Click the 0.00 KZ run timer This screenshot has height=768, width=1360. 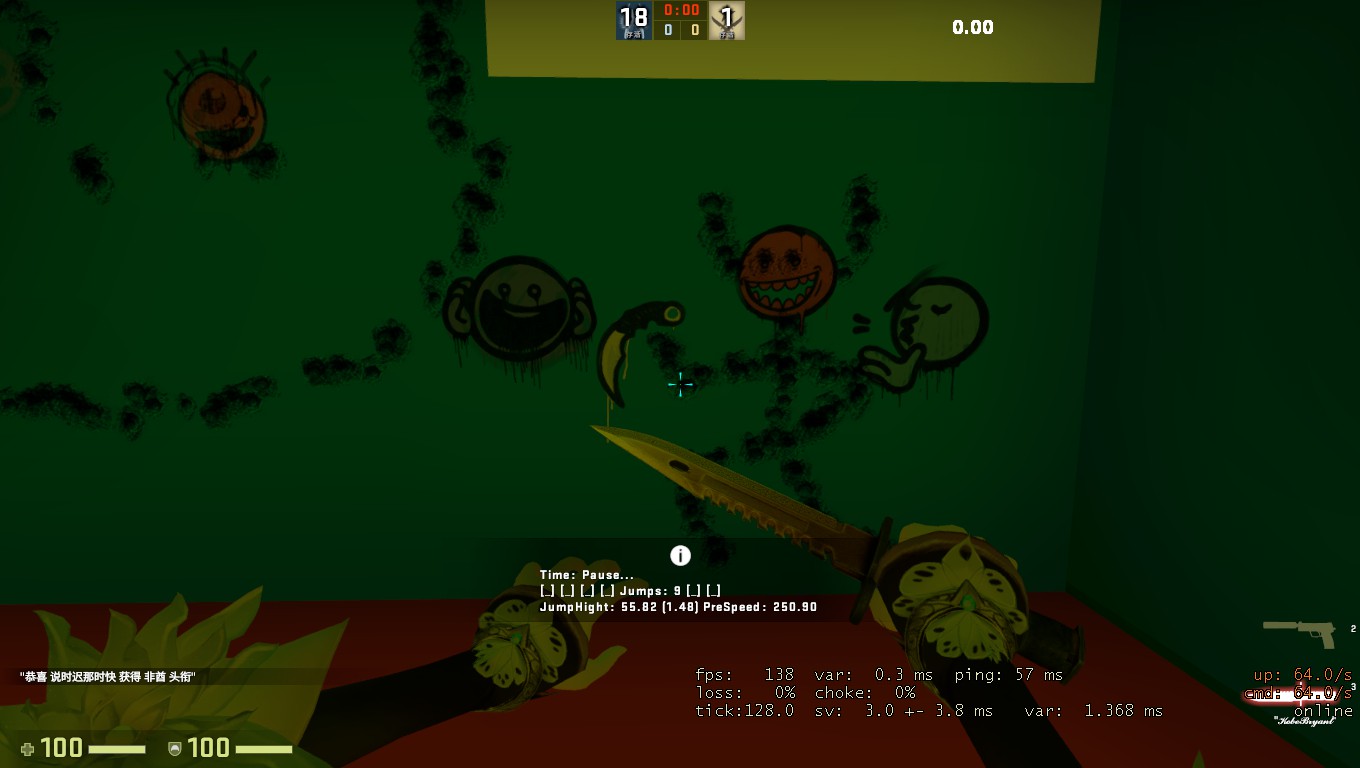pyautogui.click(x=973, y=27)
